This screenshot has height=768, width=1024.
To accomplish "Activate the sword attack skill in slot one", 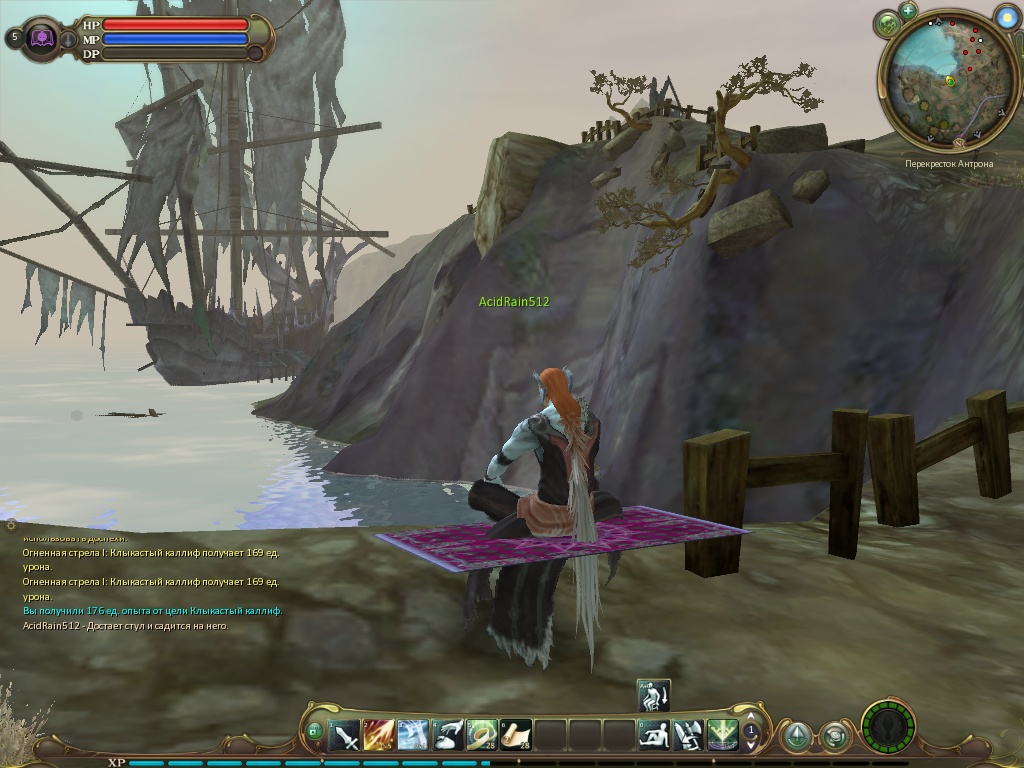I will (345, 736).
